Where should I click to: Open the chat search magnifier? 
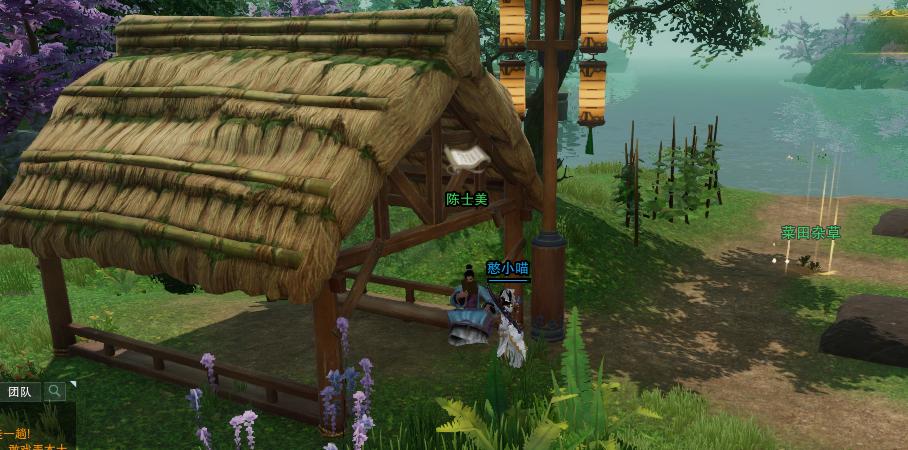[x=54, y=391]
